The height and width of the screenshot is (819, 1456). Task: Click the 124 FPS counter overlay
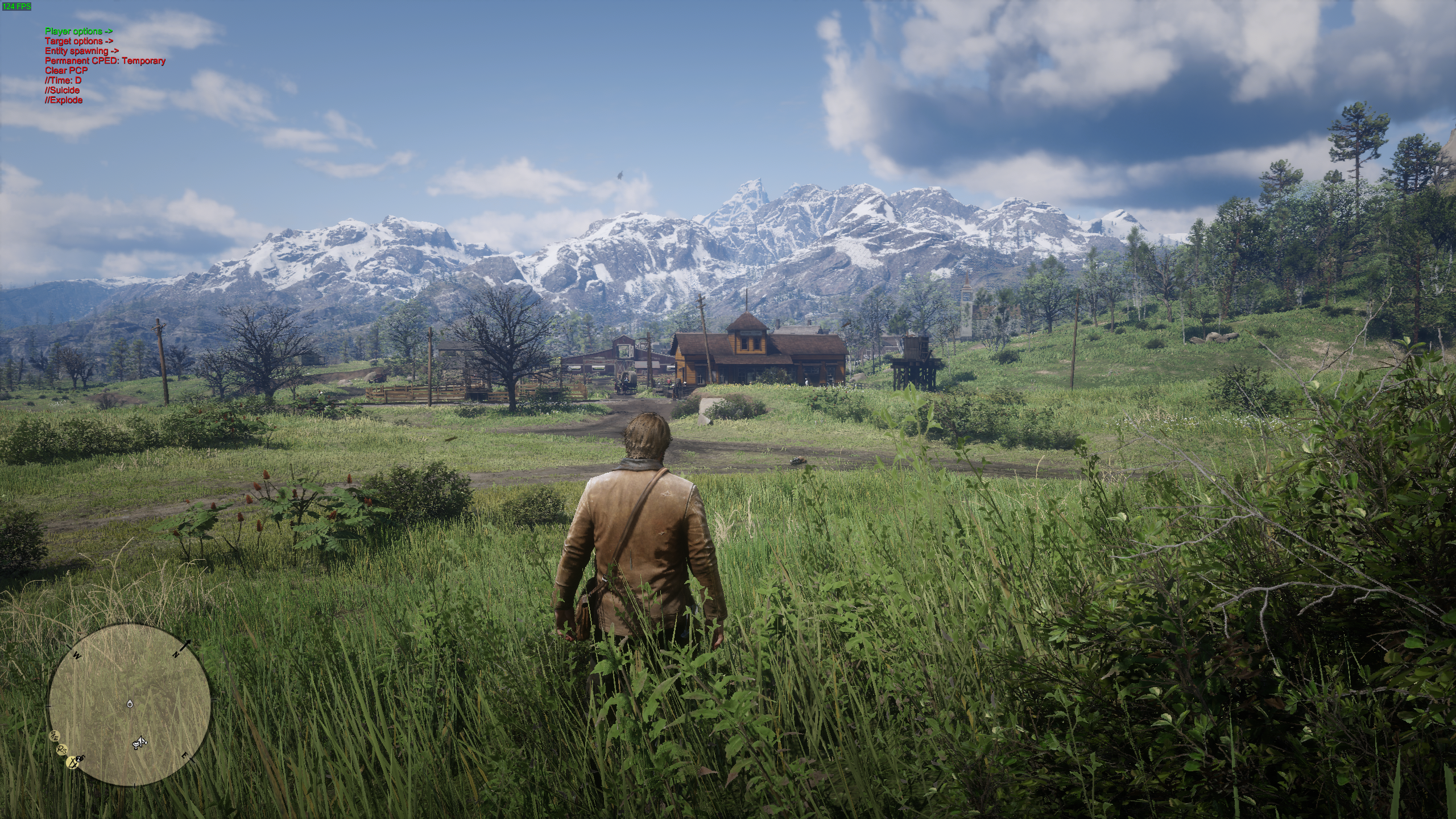(x=16, y=6)
